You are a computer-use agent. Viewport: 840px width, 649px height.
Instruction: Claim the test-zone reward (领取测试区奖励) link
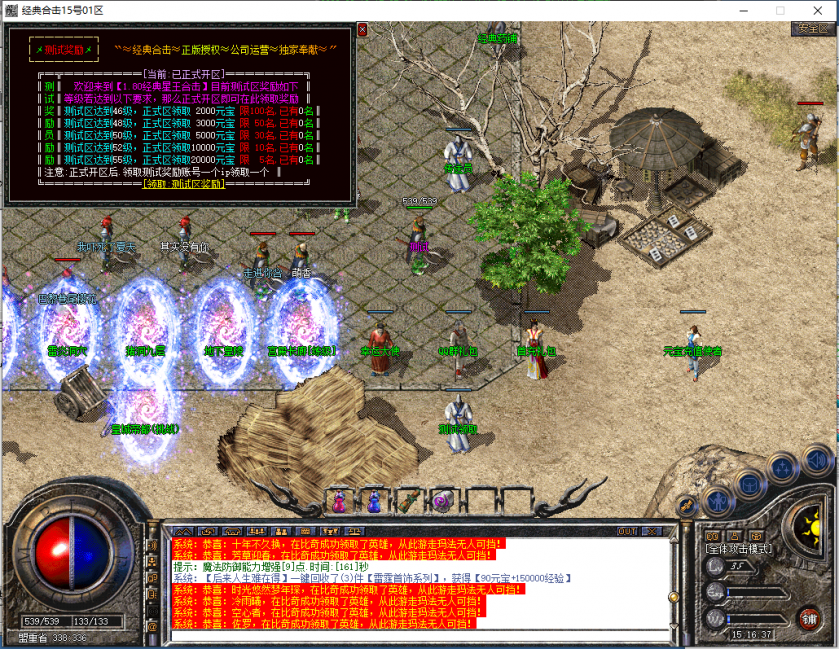point(182,184)
